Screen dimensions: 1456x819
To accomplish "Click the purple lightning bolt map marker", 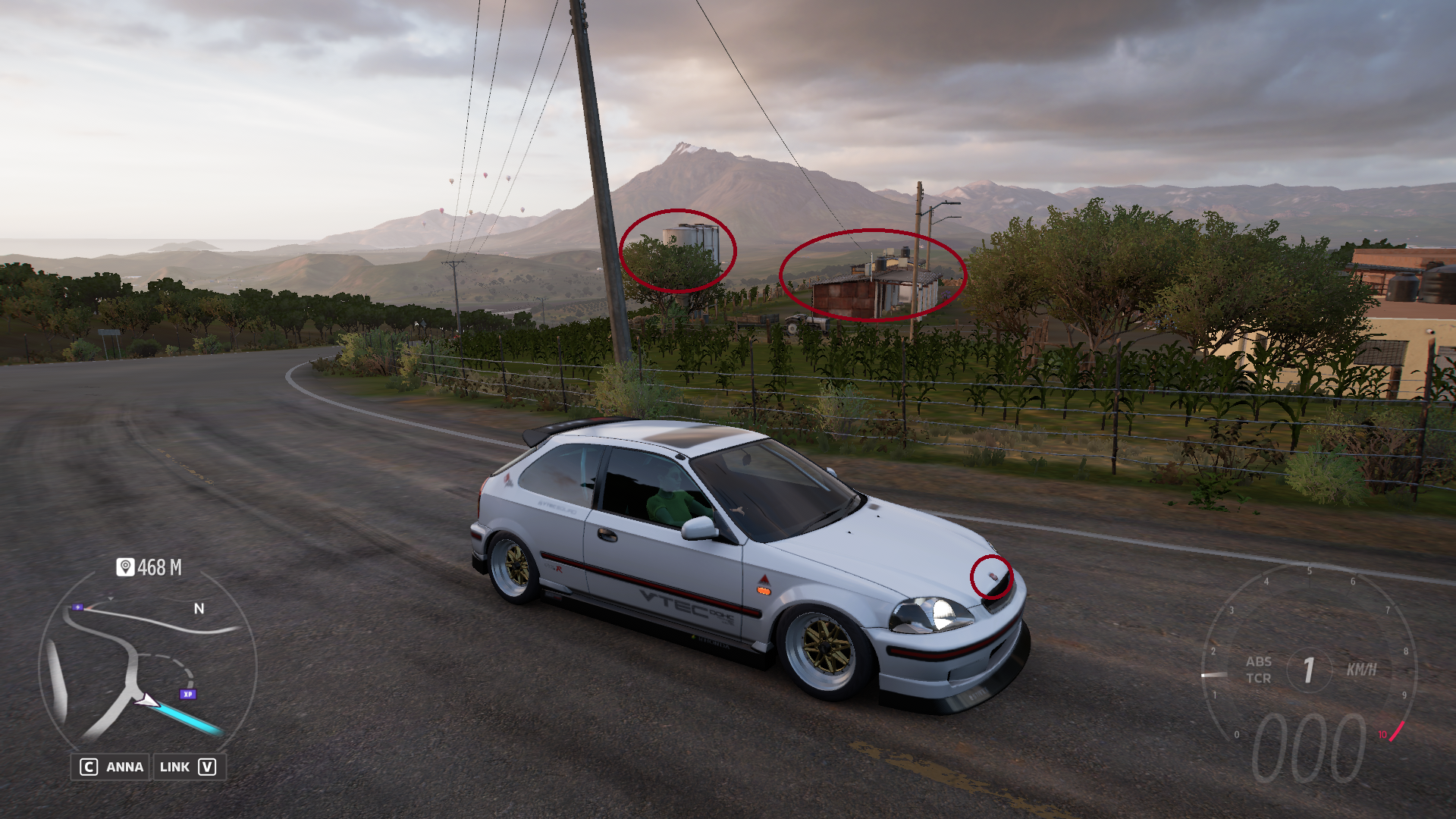I will tap(77, 607).
